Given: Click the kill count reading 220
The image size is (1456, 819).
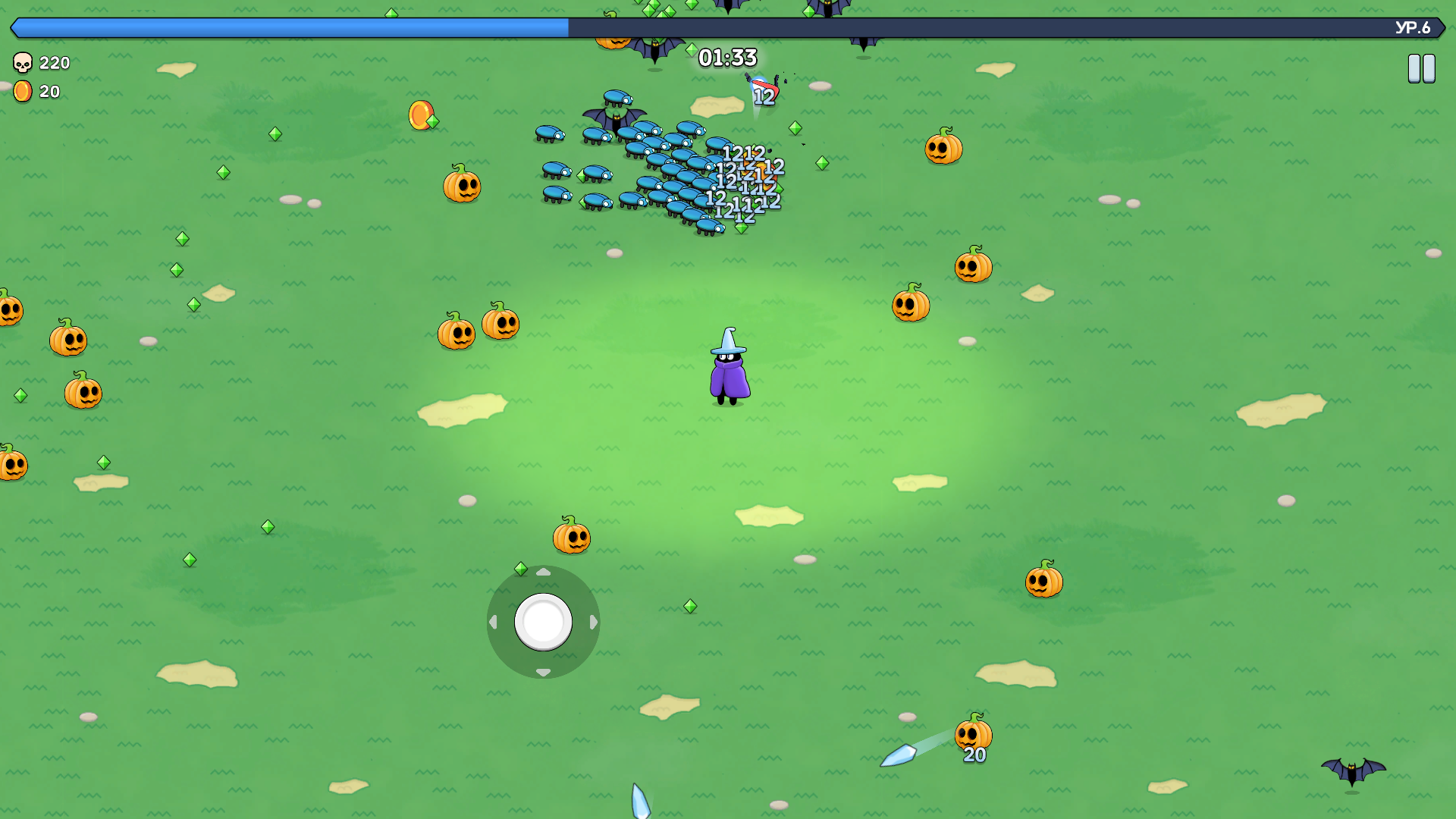Looking at the screenshot, I should 55,63.
